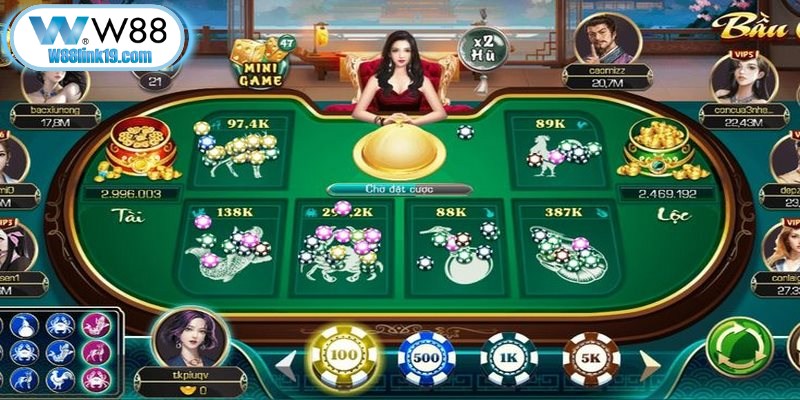Place a bet on the rooster tile
Screen dimensions: 800x400
tap(557, 148)
